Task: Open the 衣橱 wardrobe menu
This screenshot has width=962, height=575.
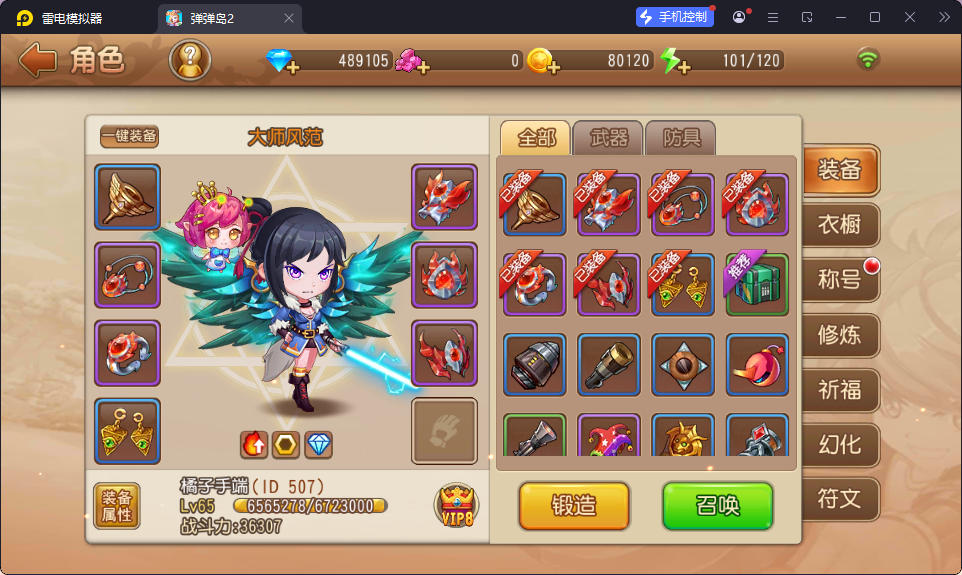Action: click(839, 224)
